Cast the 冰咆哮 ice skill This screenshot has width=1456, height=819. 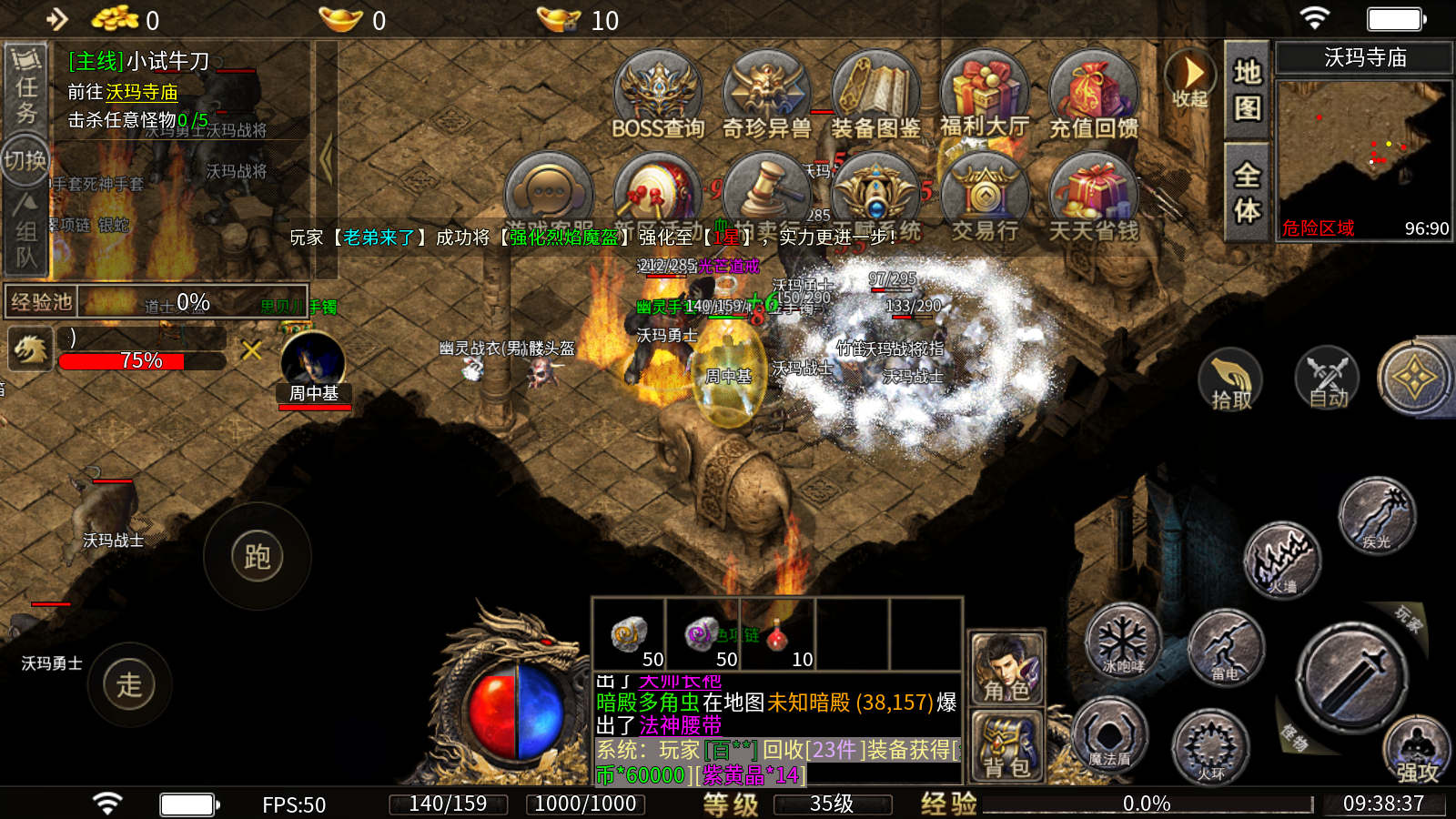point(1124,642)
